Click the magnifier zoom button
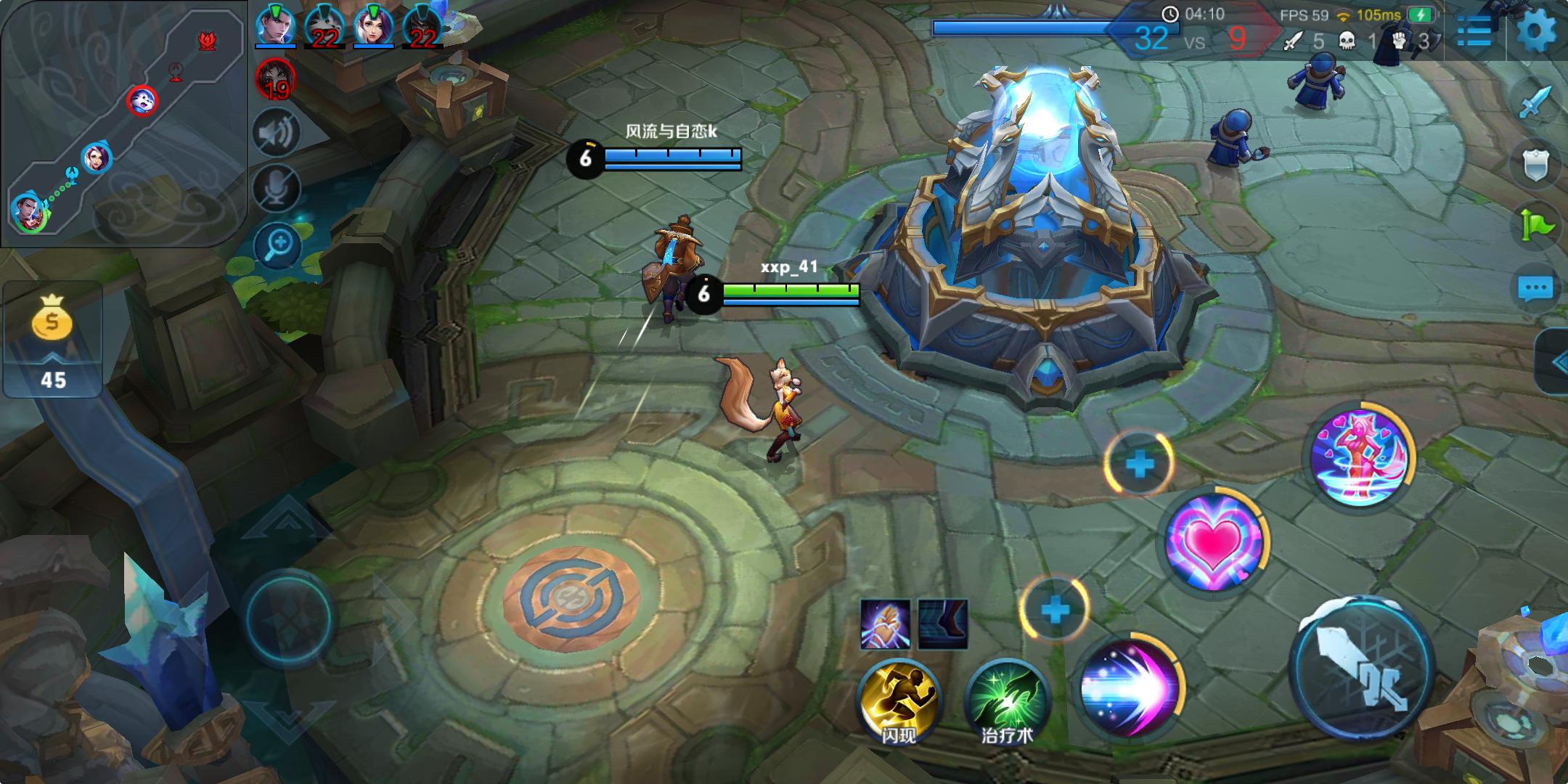Viewport: 1568px width, 784px height. [x=278, y=245]
